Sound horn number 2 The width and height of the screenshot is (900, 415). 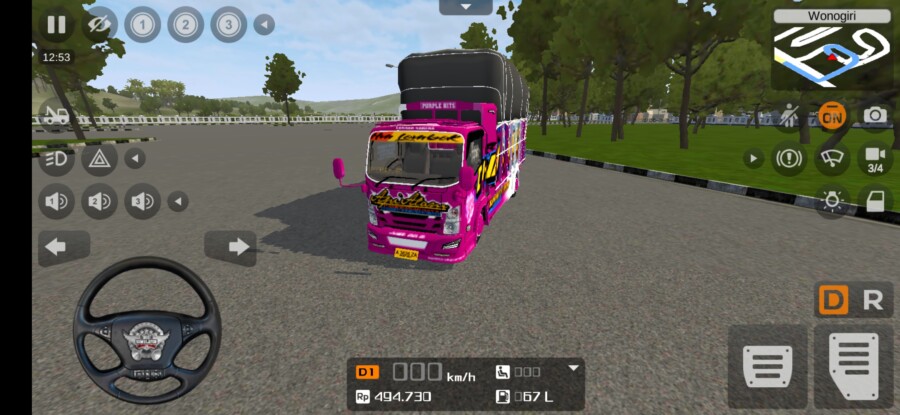(x=99, y=201)
